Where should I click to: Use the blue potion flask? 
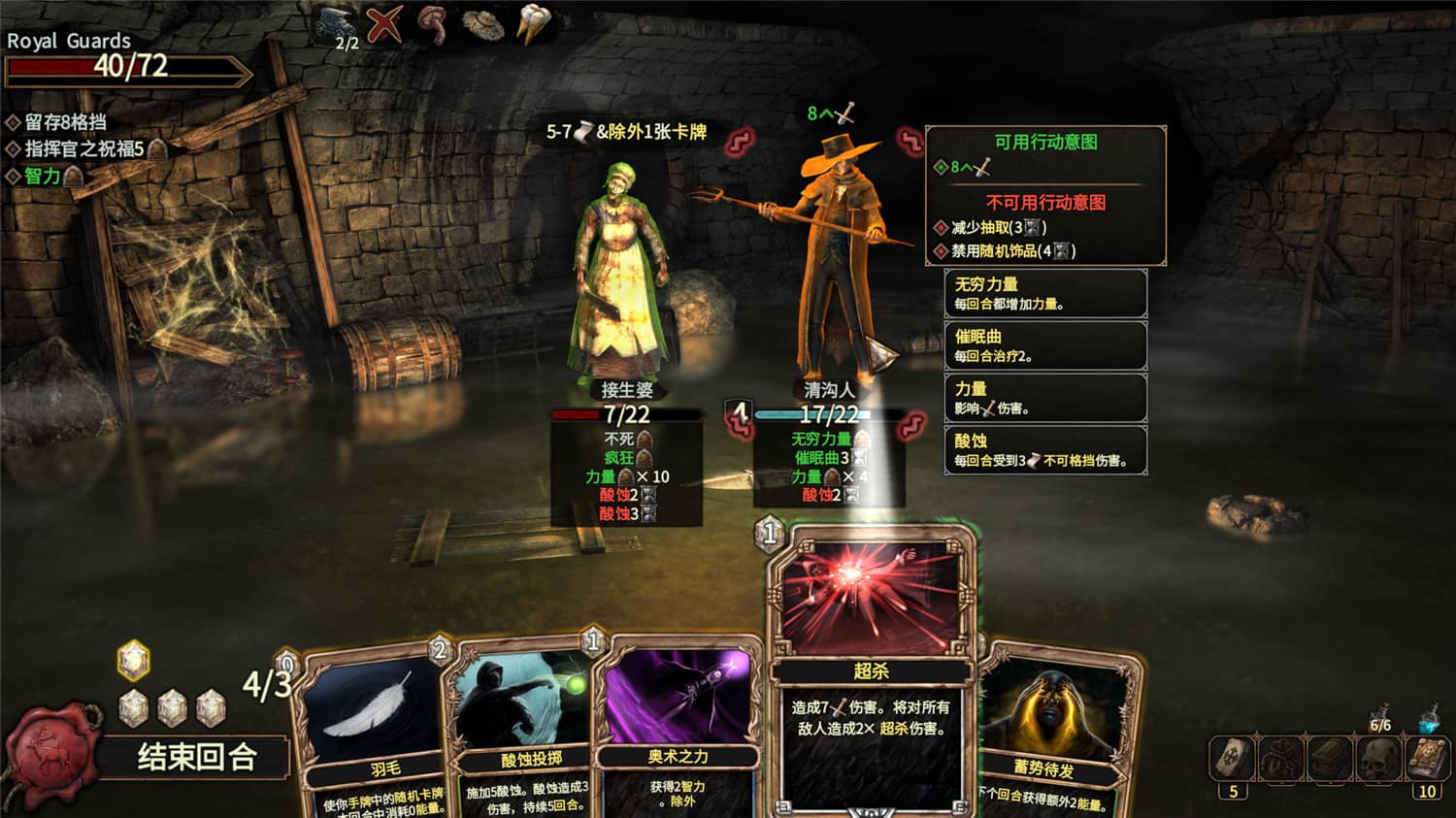click(x=1431, y=719)
